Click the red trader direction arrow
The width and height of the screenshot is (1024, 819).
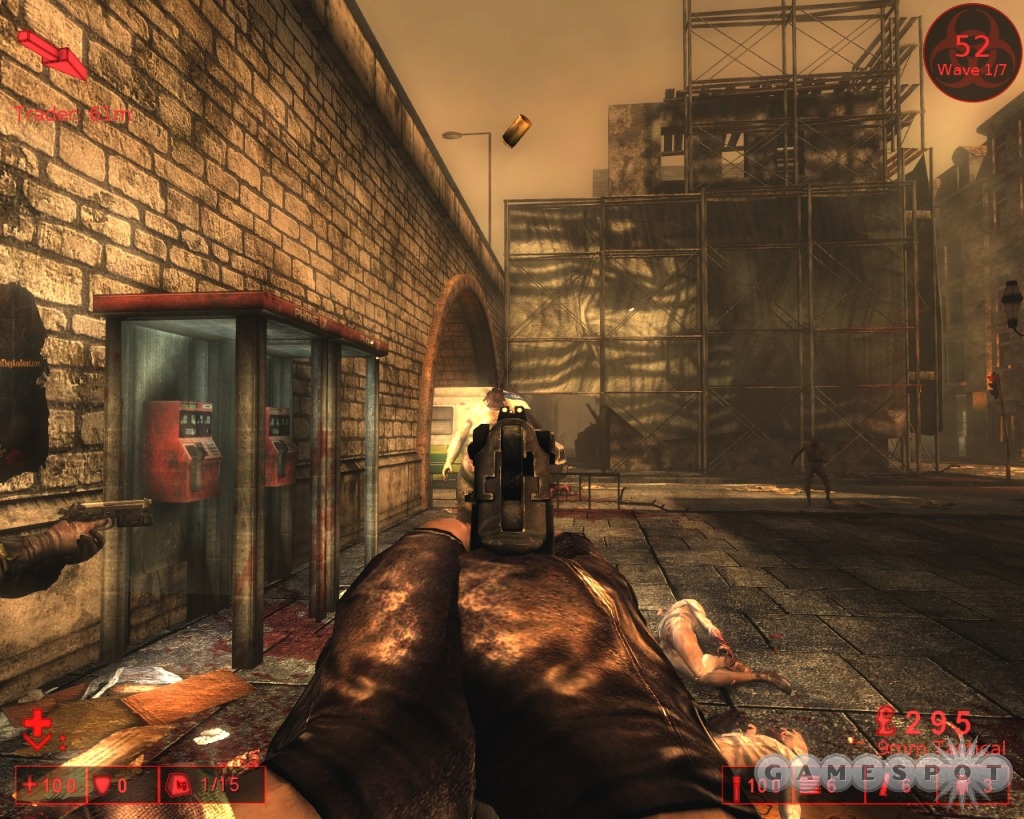(x=53, y=53)
